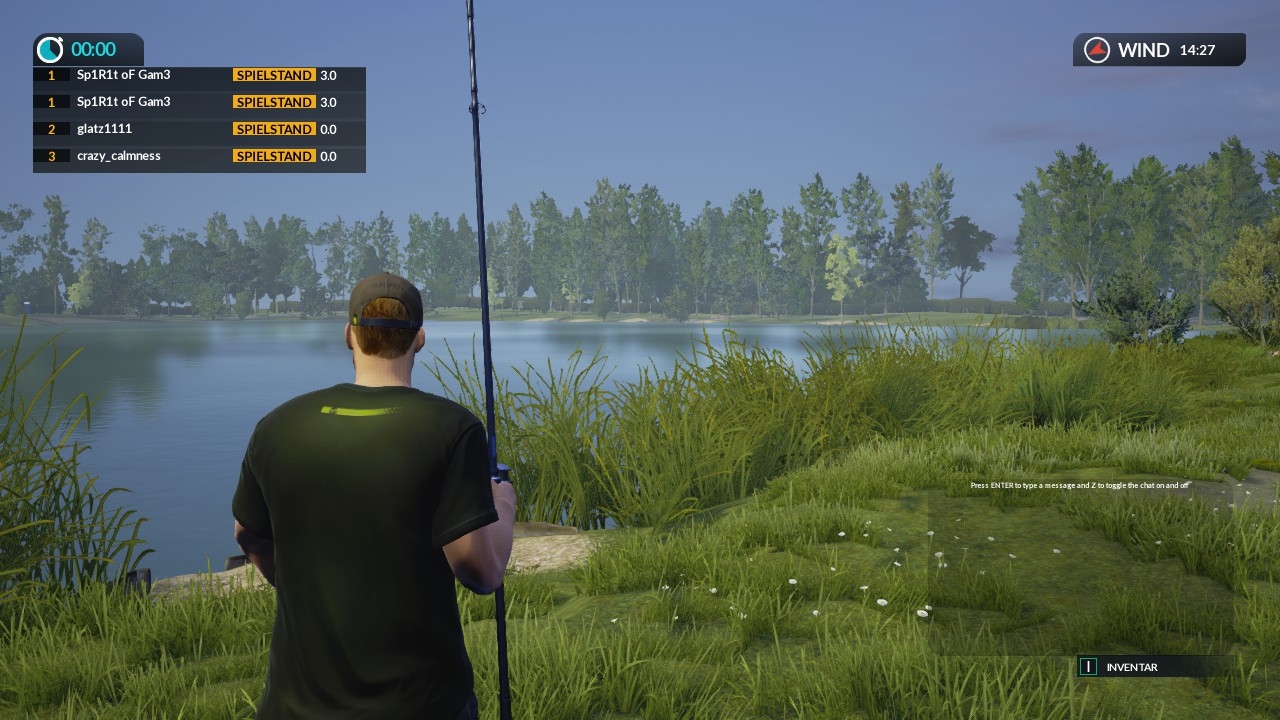The width and height of the screenshot is (1280, 720).
Task: Select the crazy_calmness scoreboard row
Action: tap(199, 156)
